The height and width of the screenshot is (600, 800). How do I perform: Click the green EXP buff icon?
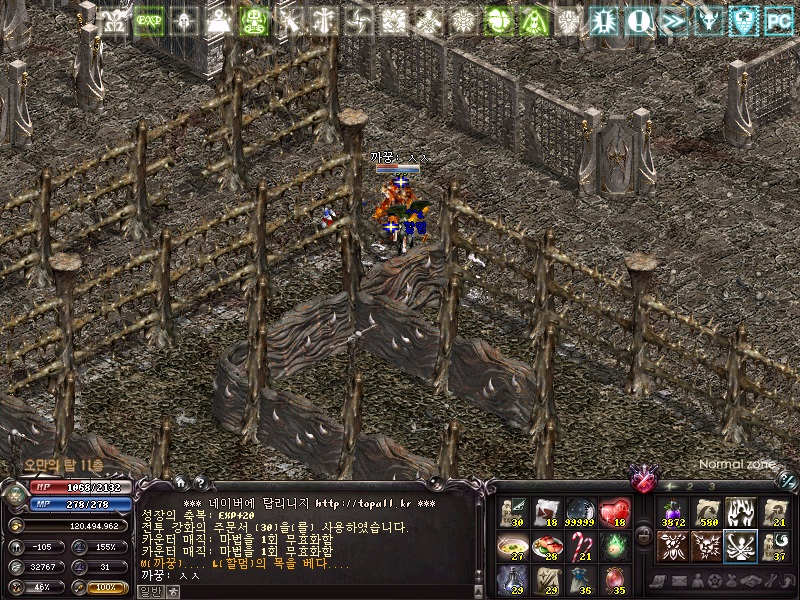[149, 20]
